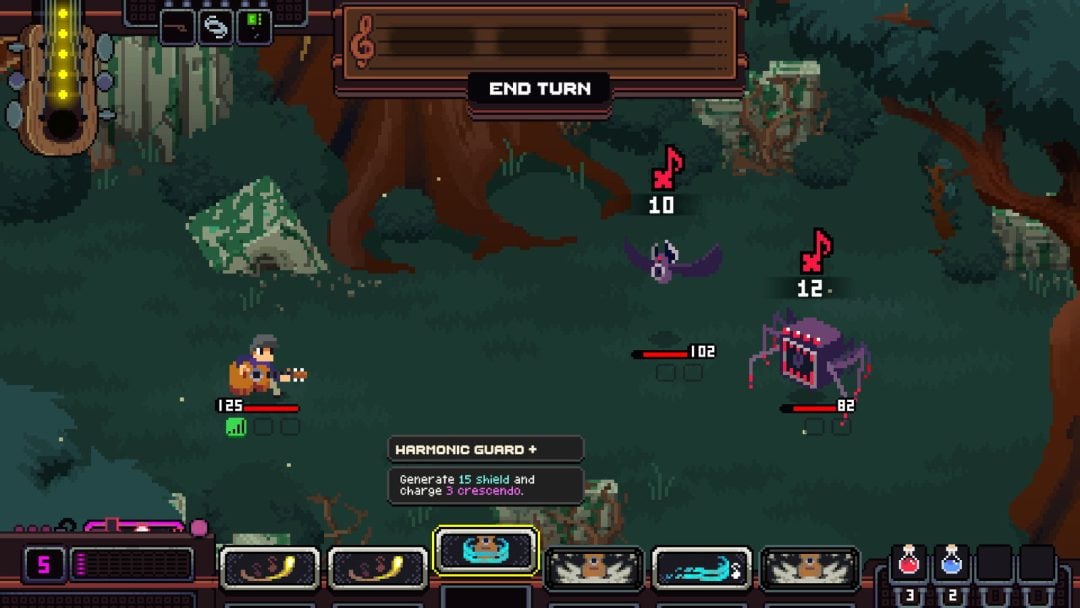Use the red potion
Screen dimensions: 1080x608
[908, 566]
